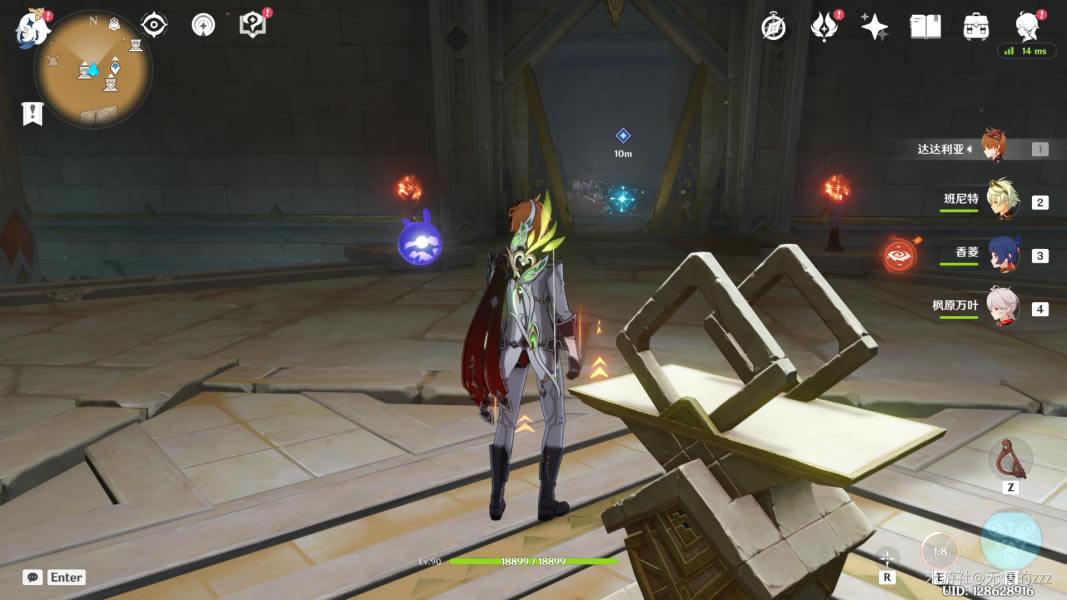Open the Wish four-pointed star icon
This screenshot has height=600, width=1067.
[x=875, y=27]
